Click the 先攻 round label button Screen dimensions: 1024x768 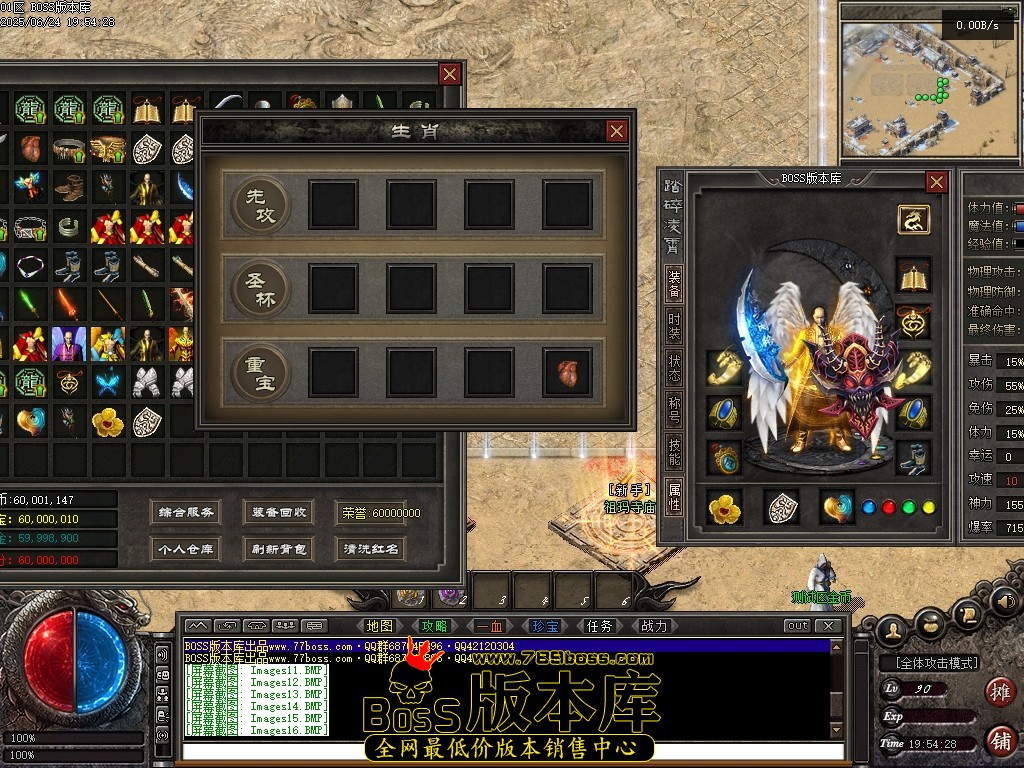point(260,204)
